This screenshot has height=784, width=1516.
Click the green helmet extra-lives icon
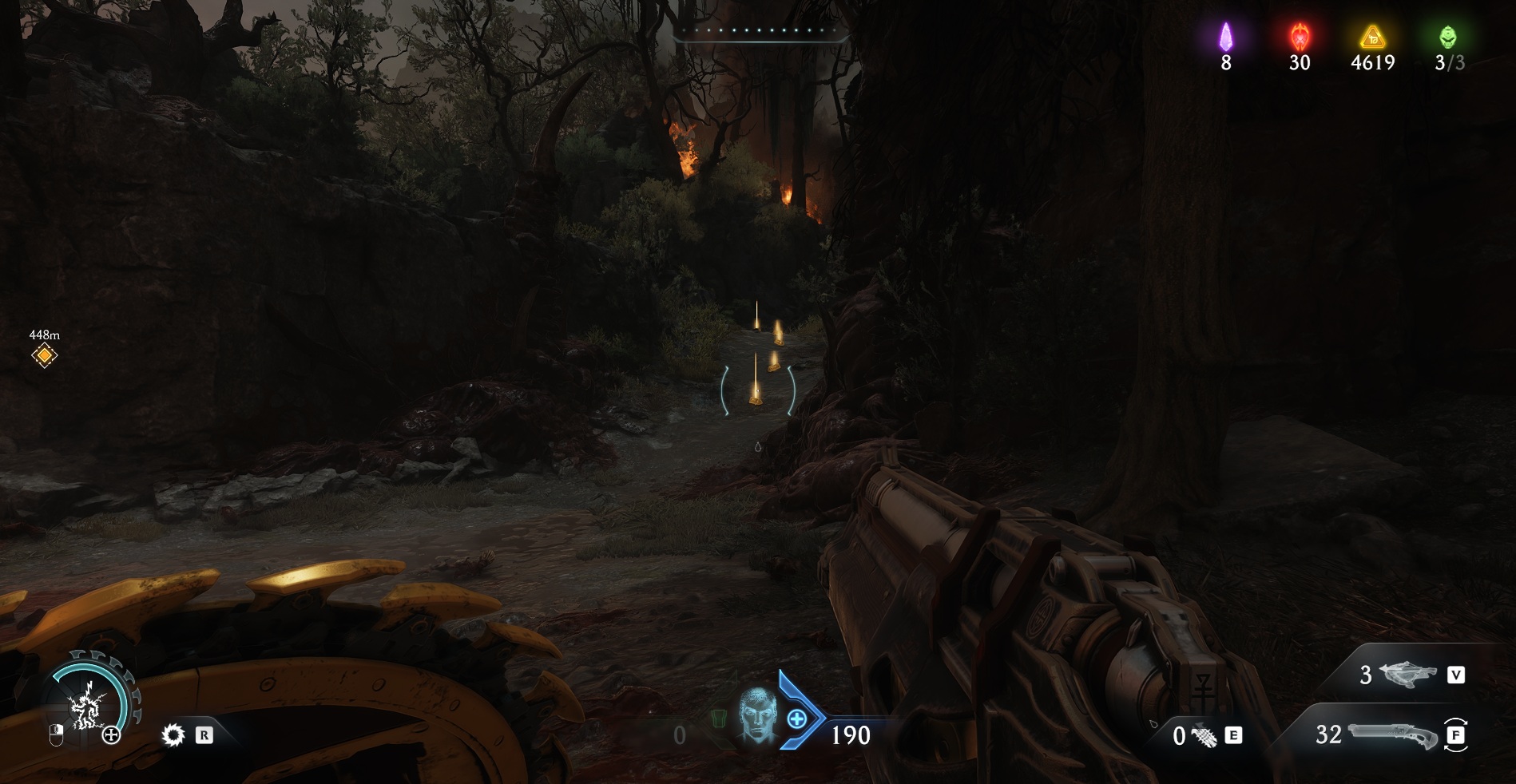click(x=1447, y=37)
